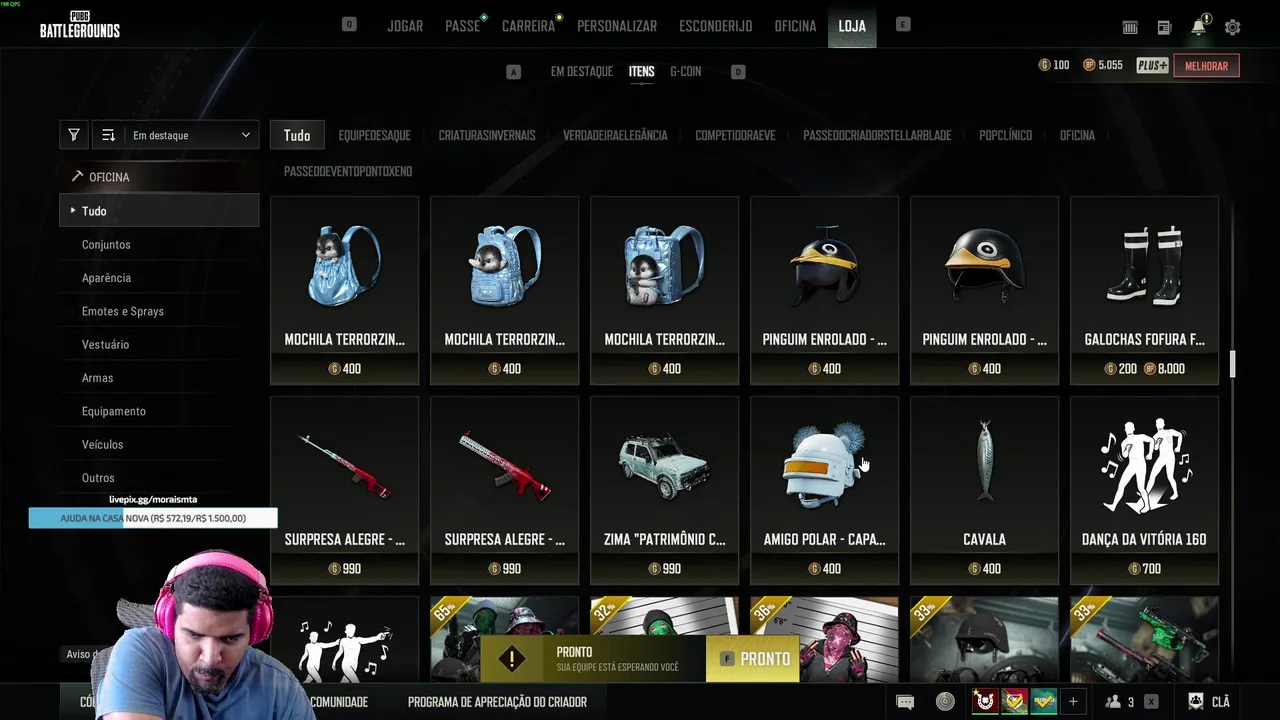Open the settings gear icon
The height and width of the screenshot is (720, 1280).
(x=1232, y=28)
